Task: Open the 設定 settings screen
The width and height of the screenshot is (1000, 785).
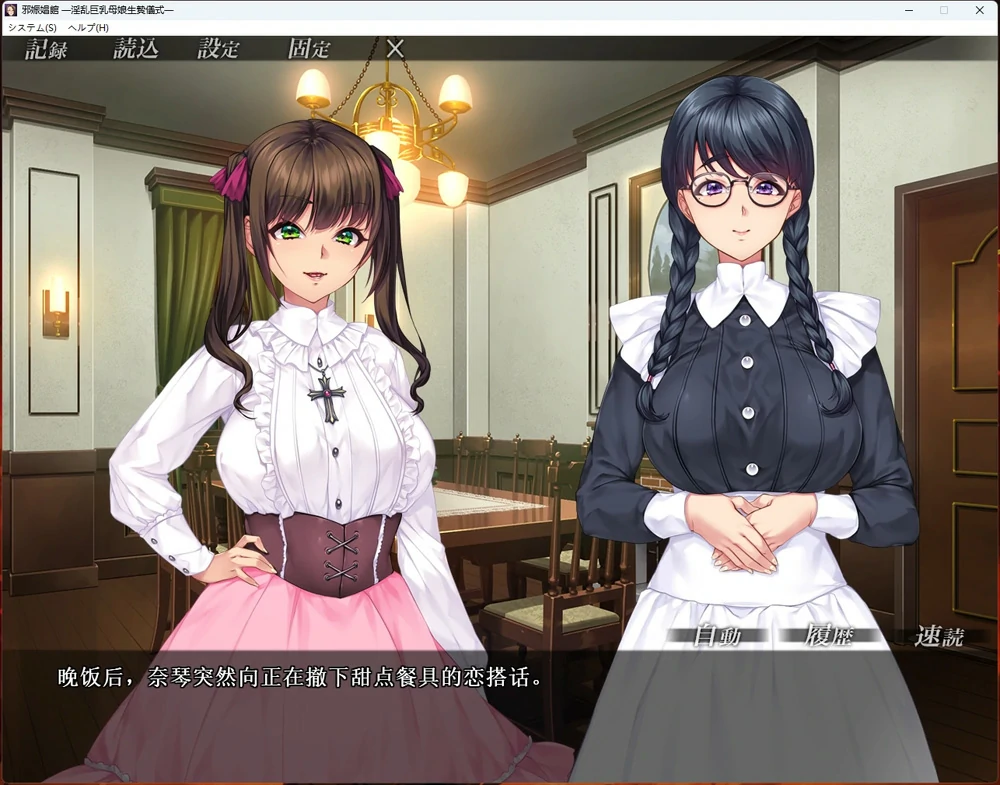Action: click(218, 49)
